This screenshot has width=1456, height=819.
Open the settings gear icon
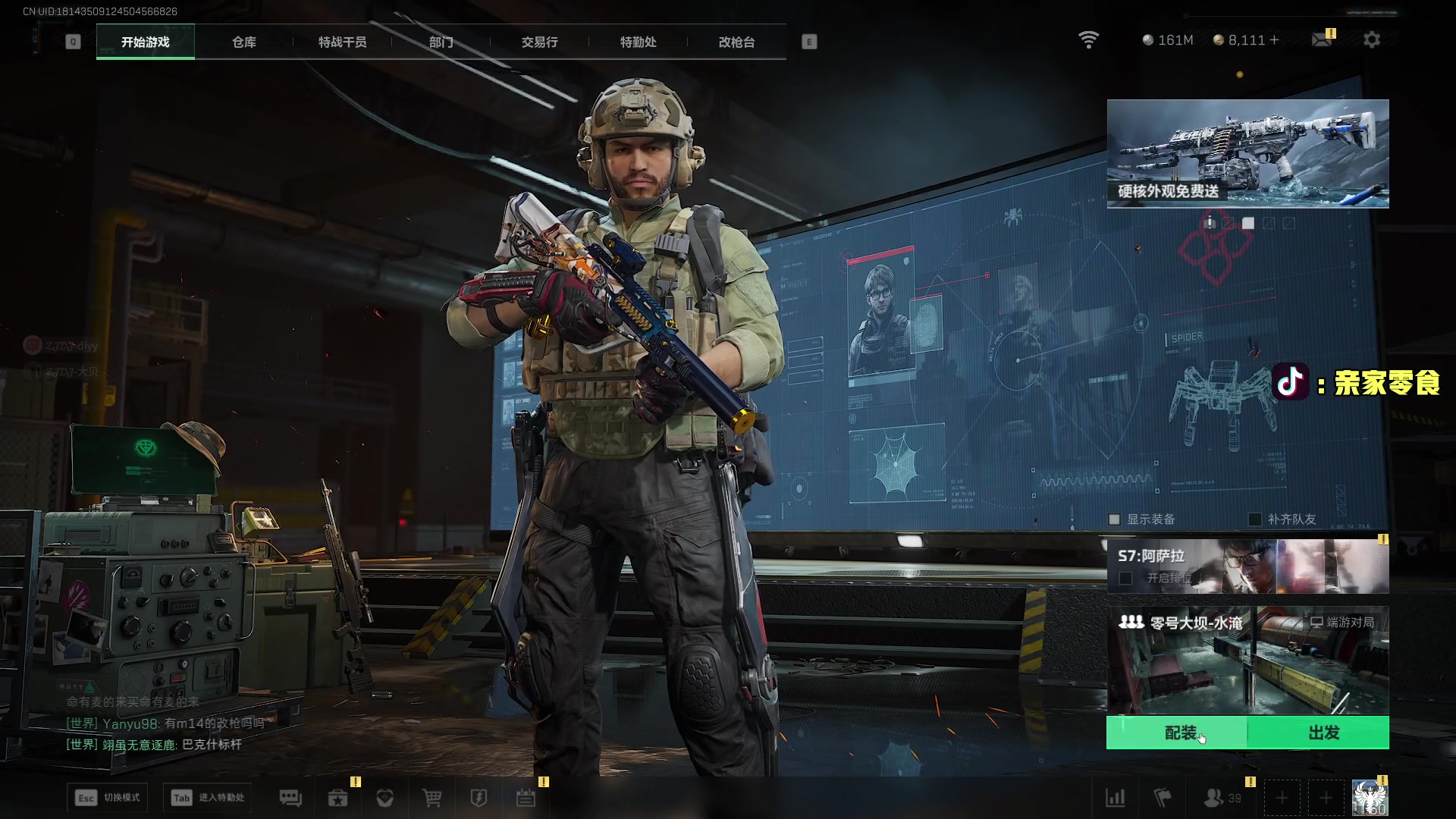point(1372,40)
